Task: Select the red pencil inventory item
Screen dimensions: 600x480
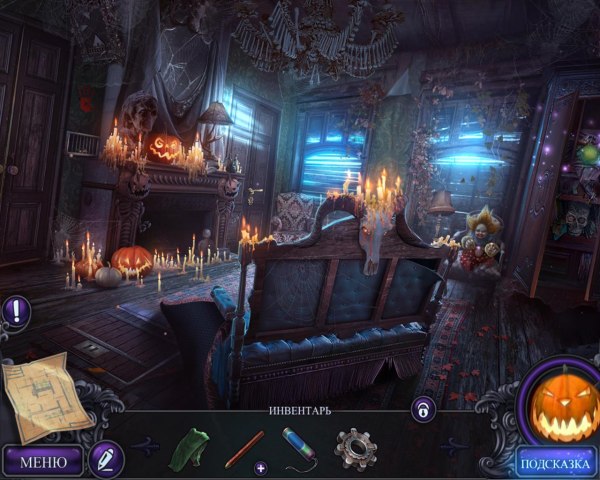Action: click(244, 448)
